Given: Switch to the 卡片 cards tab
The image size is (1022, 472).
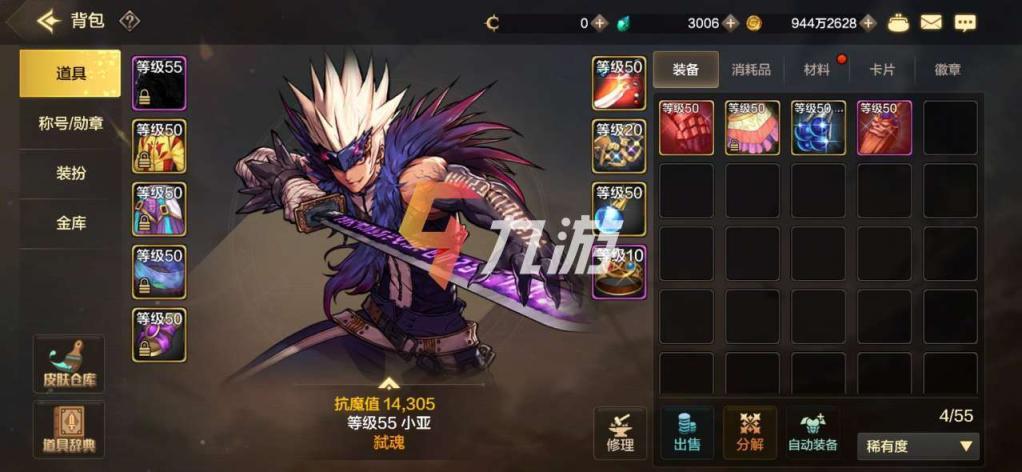Looking at the screenshot, I should 882,69.
